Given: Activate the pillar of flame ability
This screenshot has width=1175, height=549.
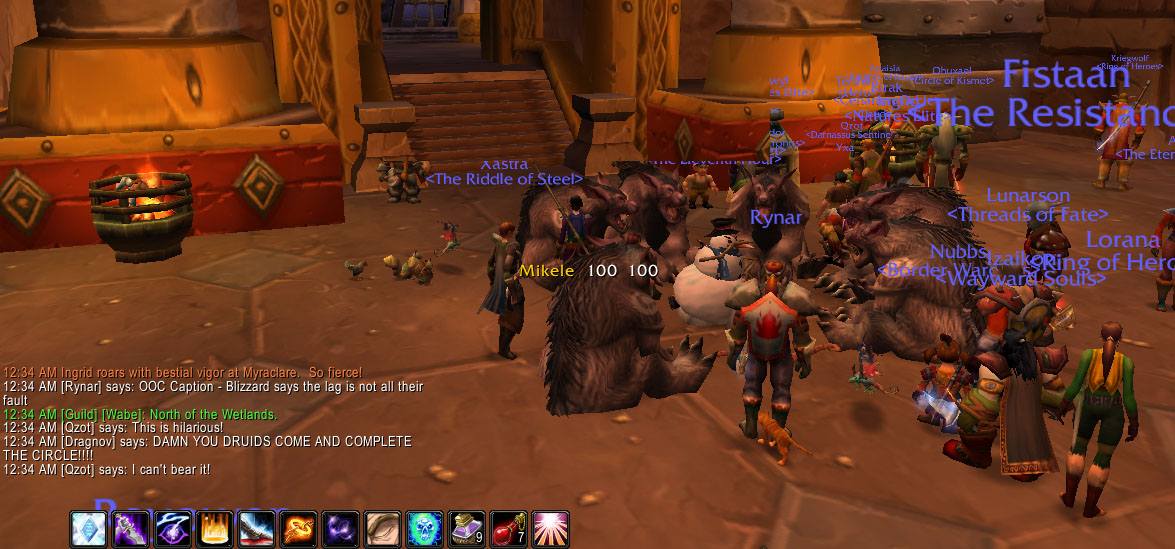Looking at the screenshot, I should click(214, 528).
